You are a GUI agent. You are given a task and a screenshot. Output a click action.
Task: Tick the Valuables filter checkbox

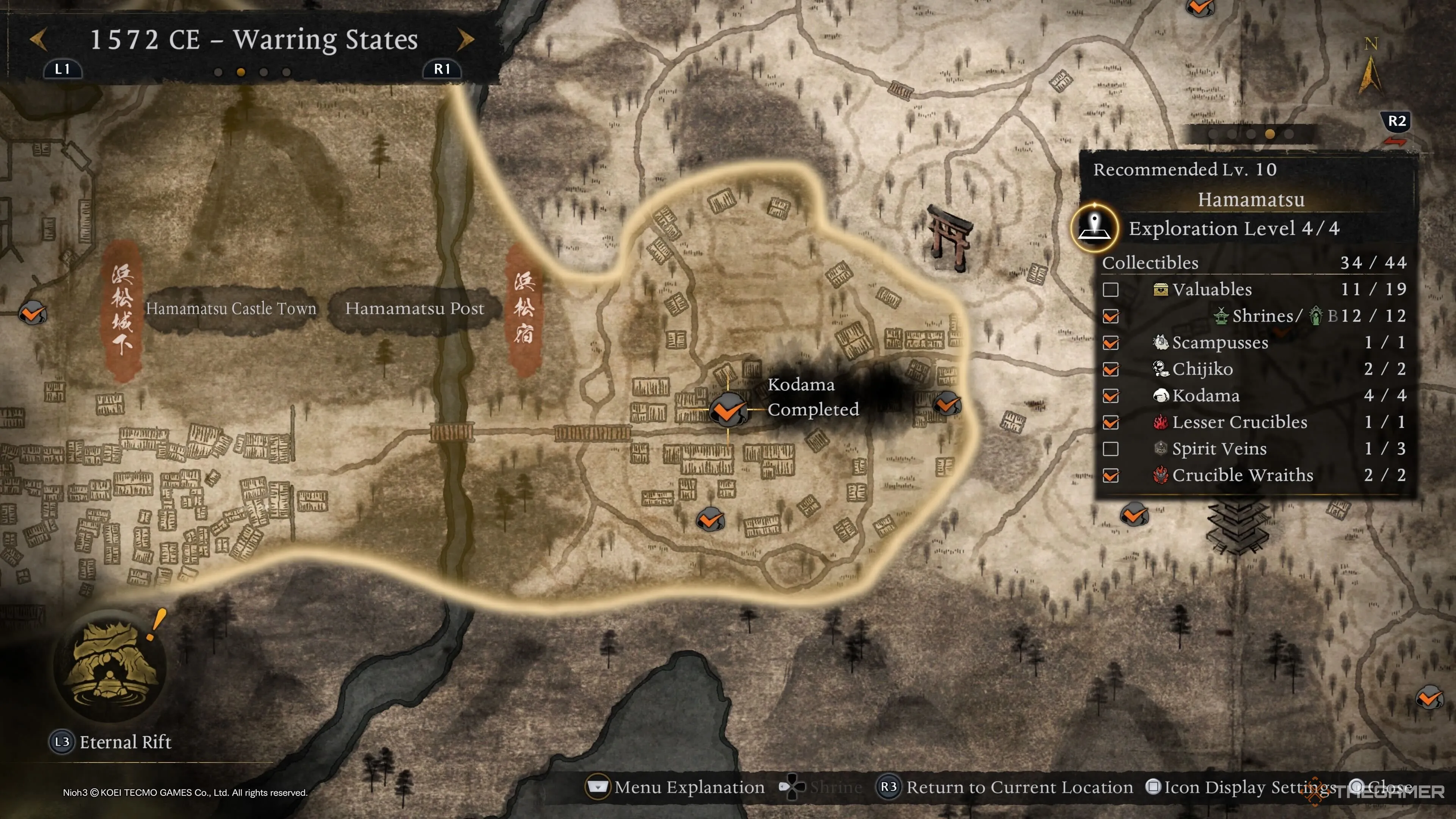[1111, 290]
